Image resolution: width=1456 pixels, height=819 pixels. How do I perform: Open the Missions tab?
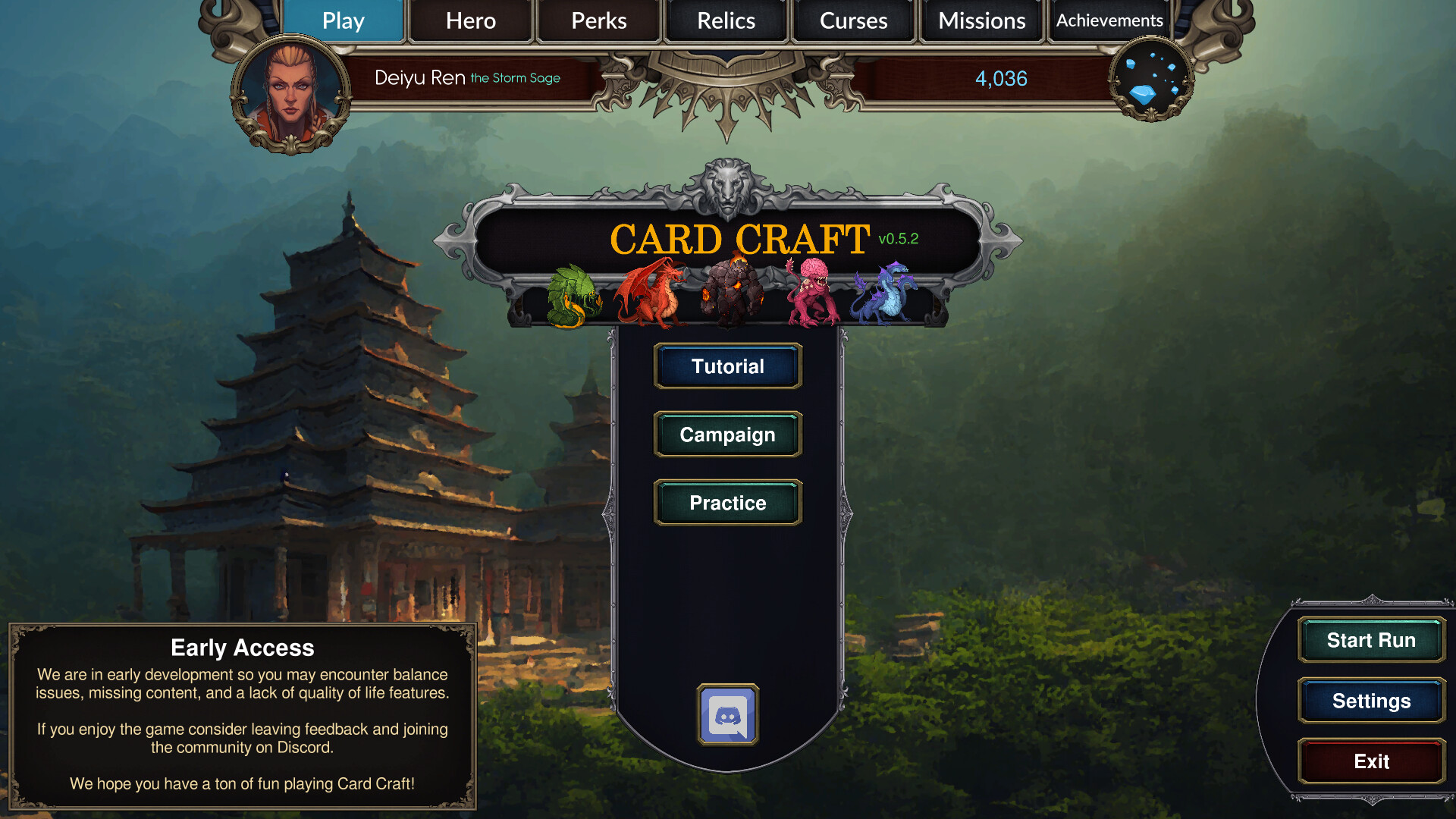click(981, 20)
